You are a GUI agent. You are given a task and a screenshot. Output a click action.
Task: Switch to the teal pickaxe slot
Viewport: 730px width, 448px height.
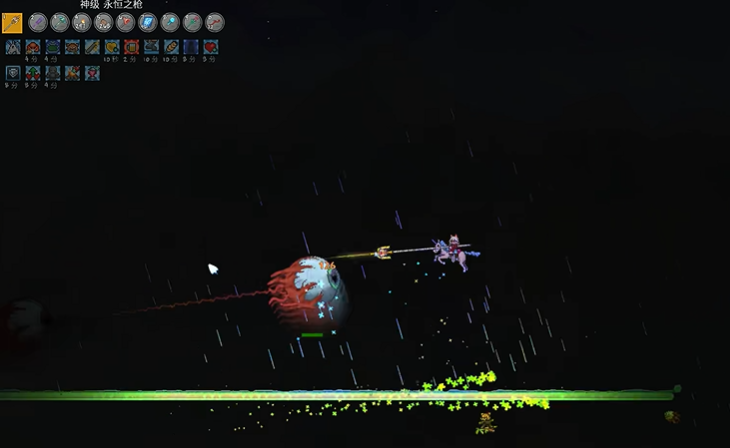60,22
